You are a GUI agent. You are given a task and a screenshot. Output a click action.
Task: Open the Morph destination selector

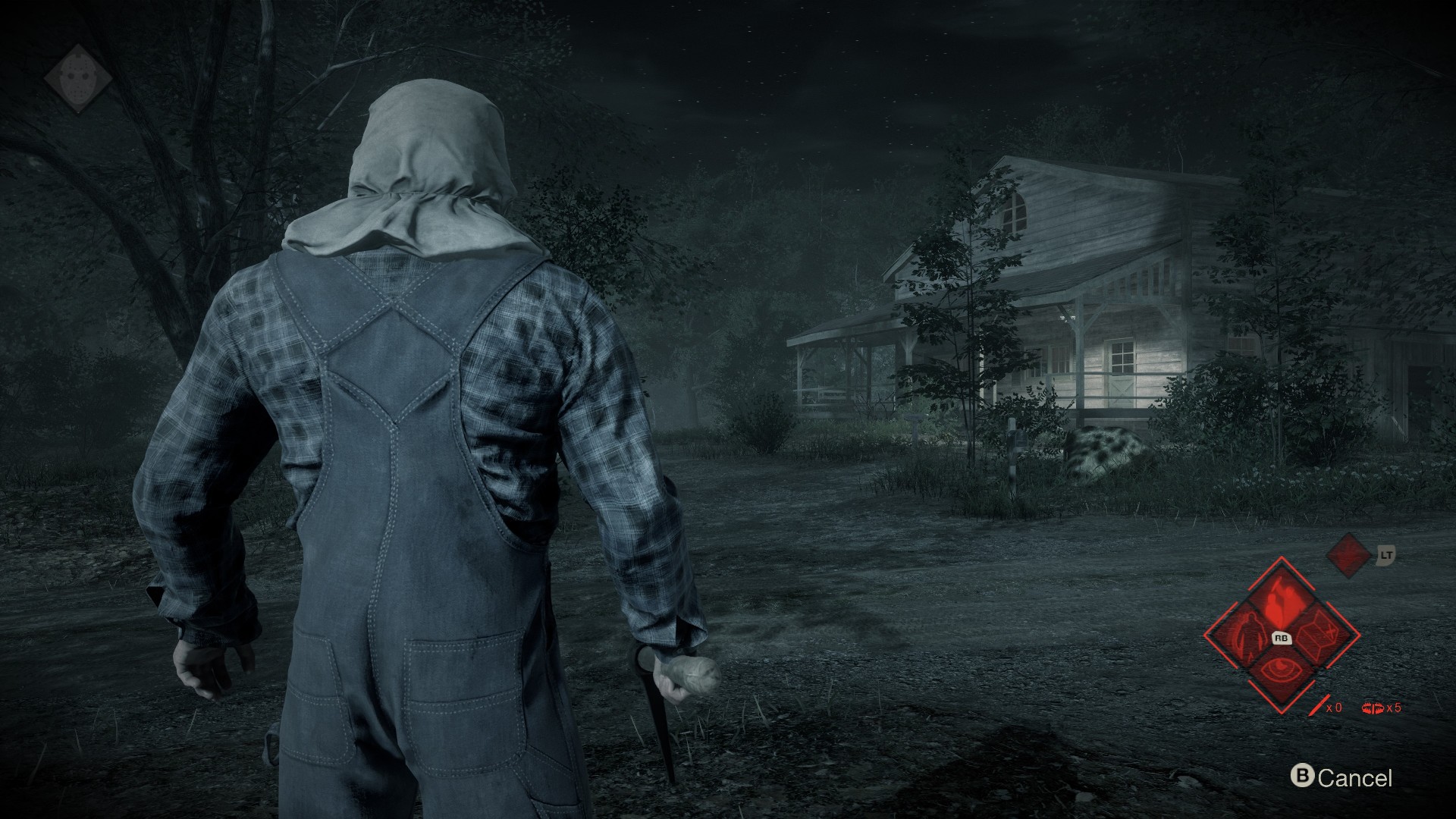[1316, 634]
